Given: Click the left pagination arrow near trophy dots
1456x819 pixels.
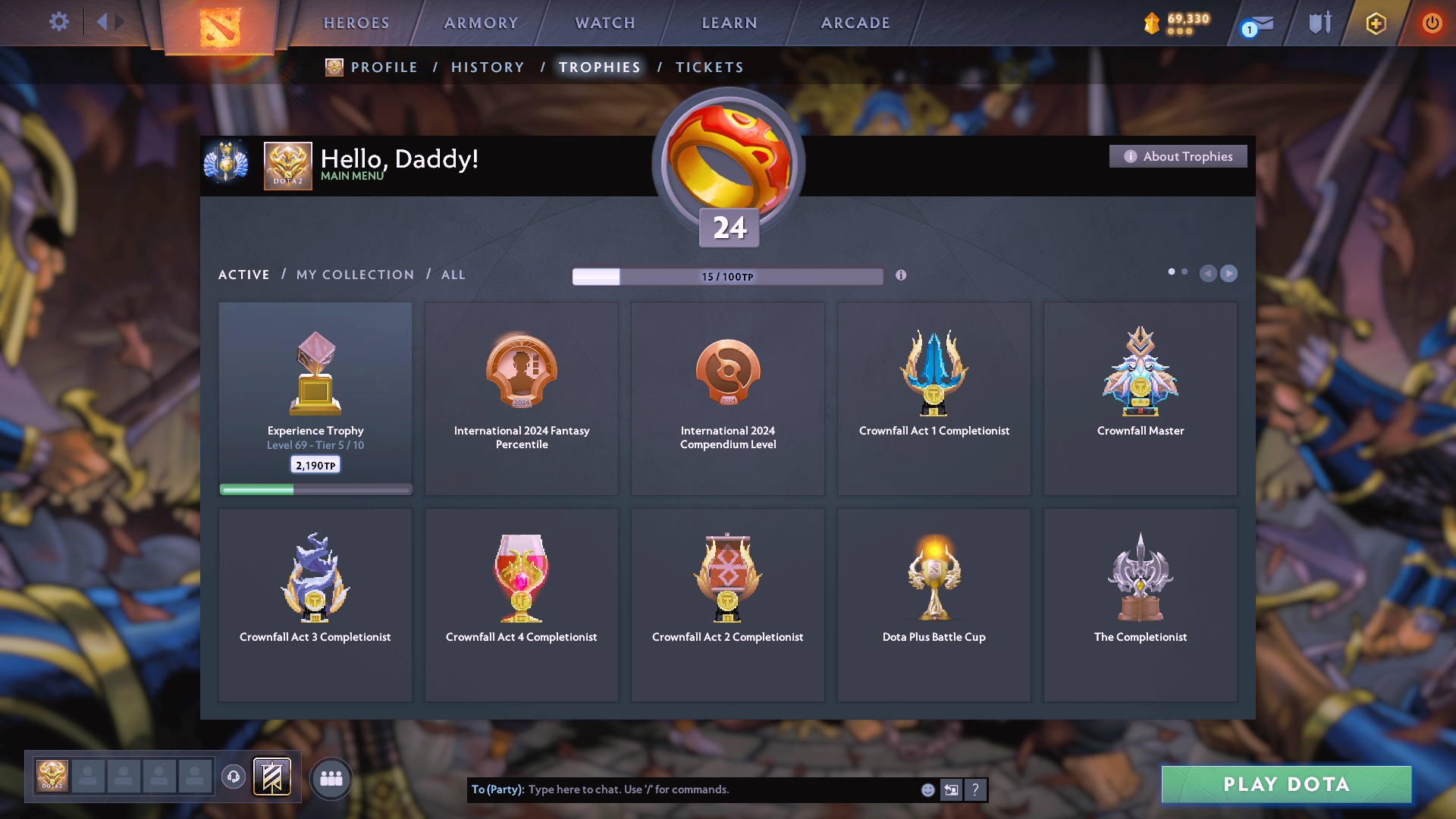Looking at the screenshot, I should (1209, 274).
